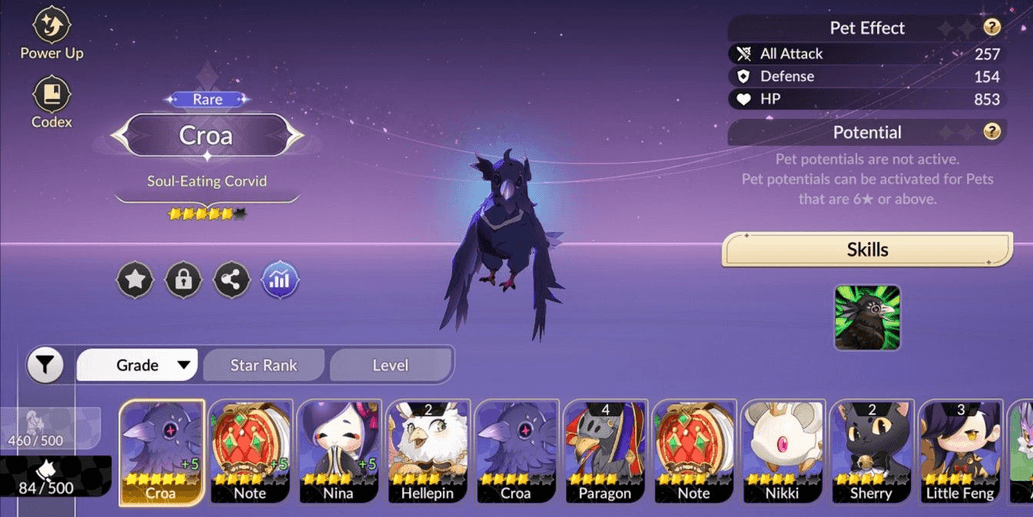Sort pets by Star Rank

tap(264, 365)
